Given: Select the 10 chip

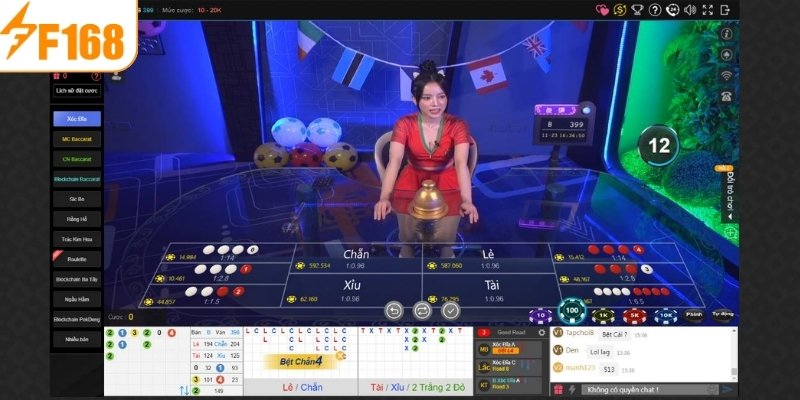Looking at the screenshot, I should click(x=540, y=315).
